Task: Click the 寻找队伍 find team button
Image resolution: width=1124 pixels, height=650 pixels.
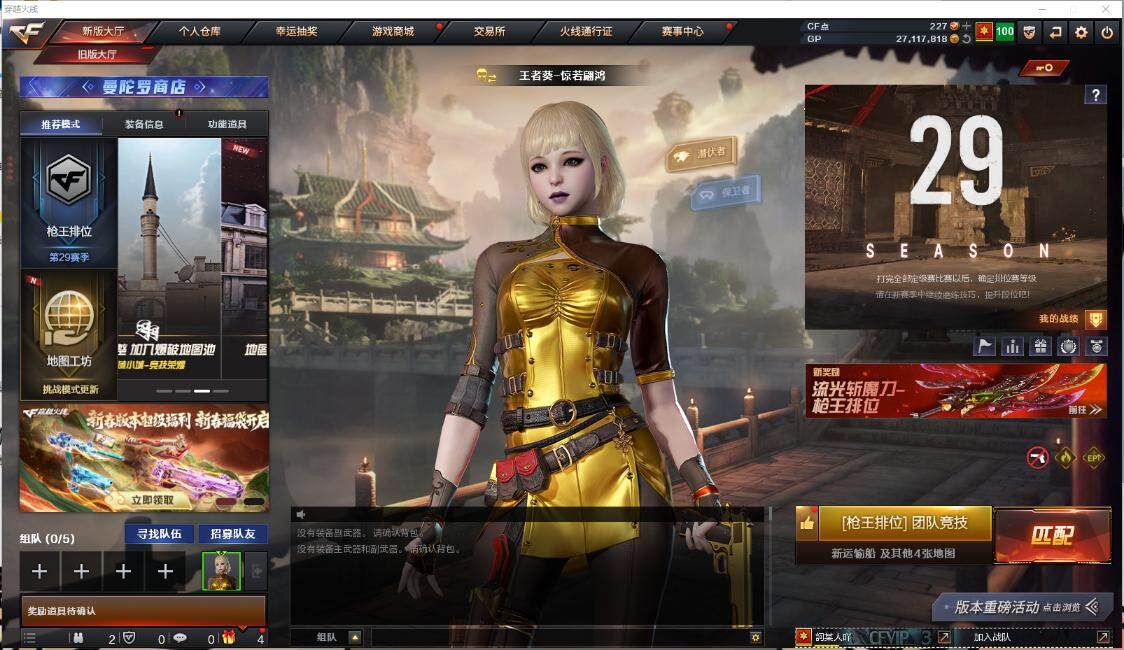Action: coord(158,534)
